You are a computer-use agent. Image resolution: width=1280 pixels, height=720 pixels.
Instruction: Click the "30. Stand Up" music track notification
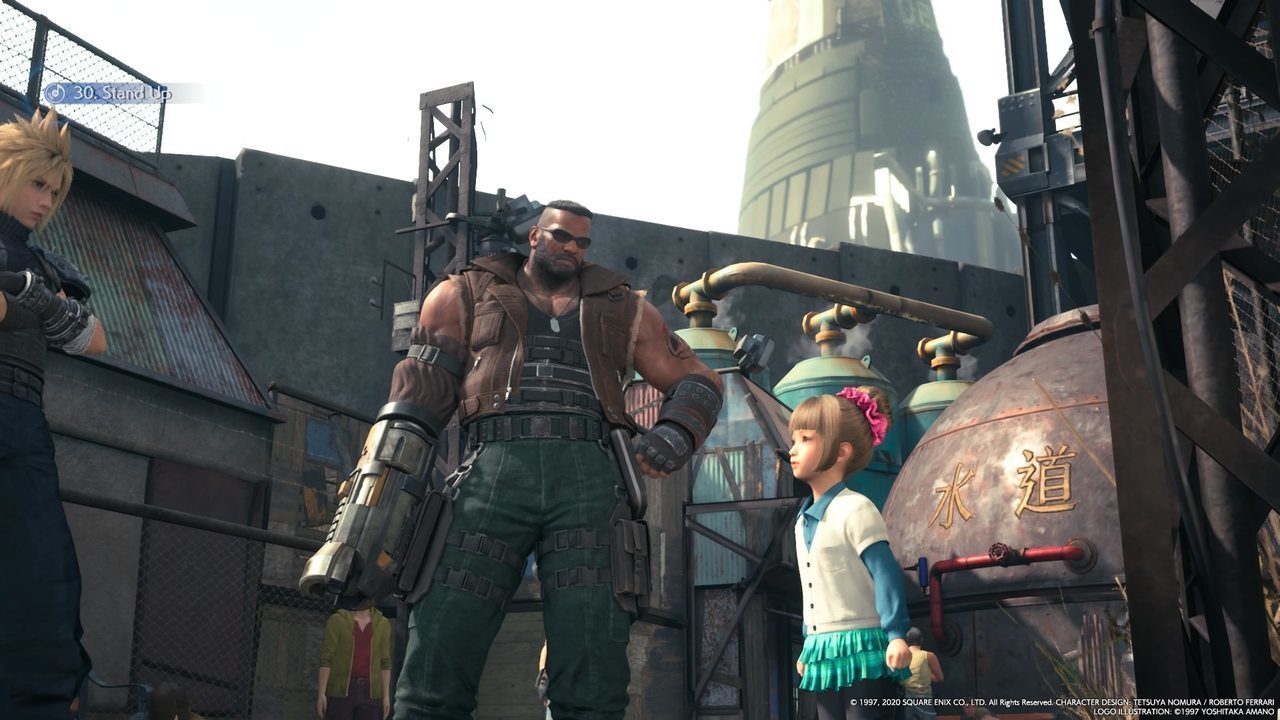pos(110,93)
